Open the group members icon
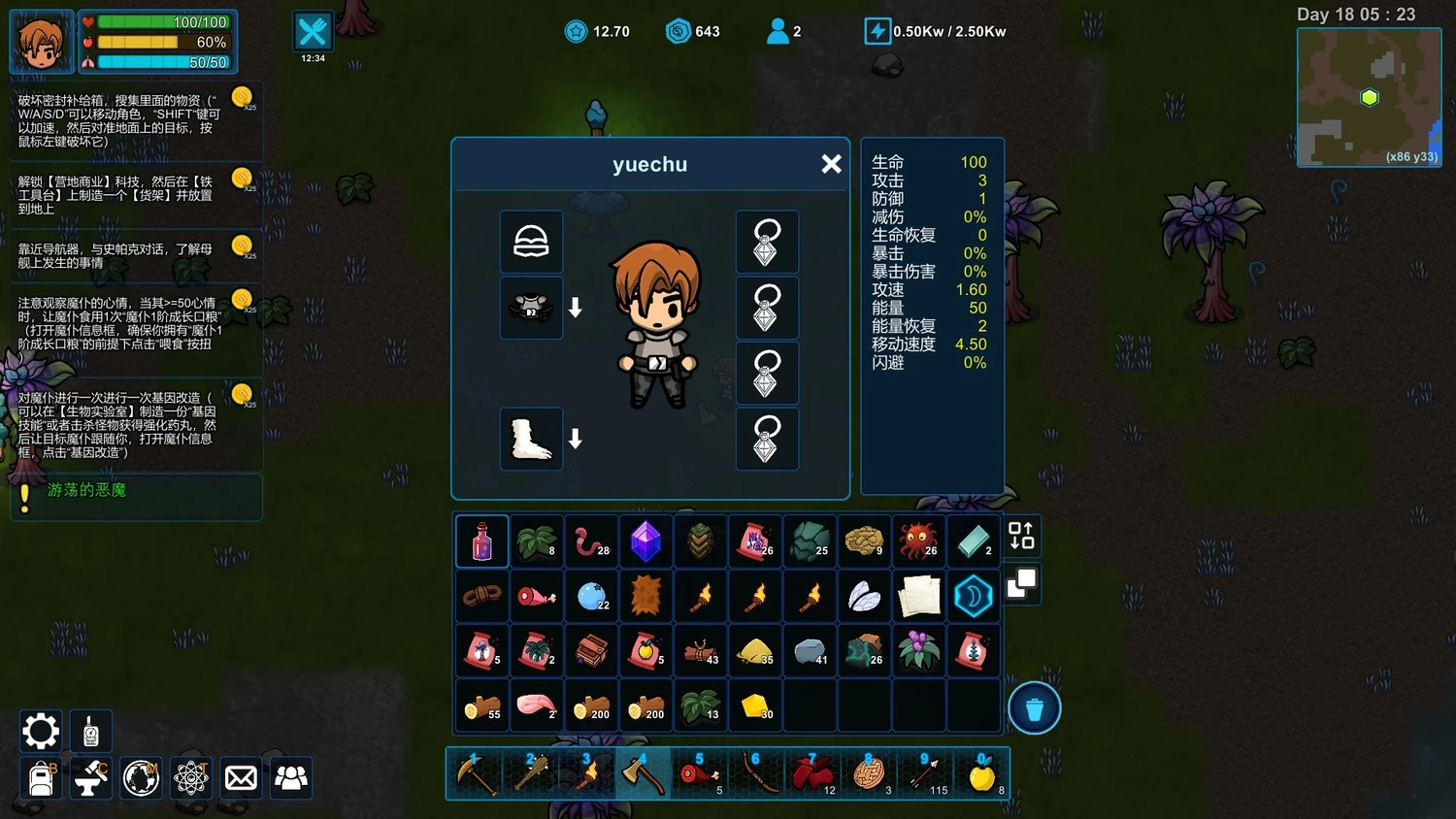 (x=291, y=778)
